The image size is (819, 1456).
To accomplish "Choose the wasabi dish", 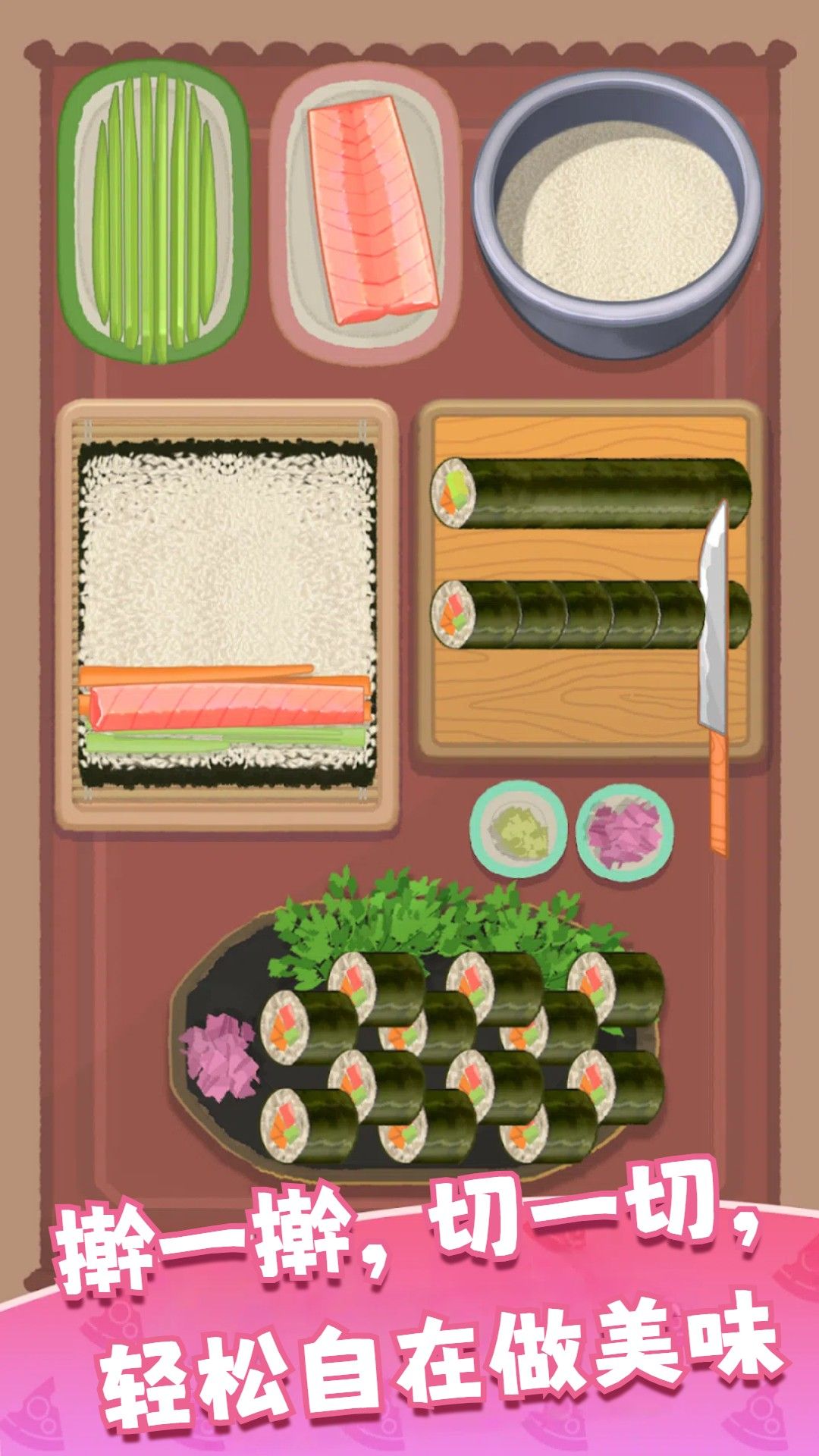I will (x=519, y=831).
